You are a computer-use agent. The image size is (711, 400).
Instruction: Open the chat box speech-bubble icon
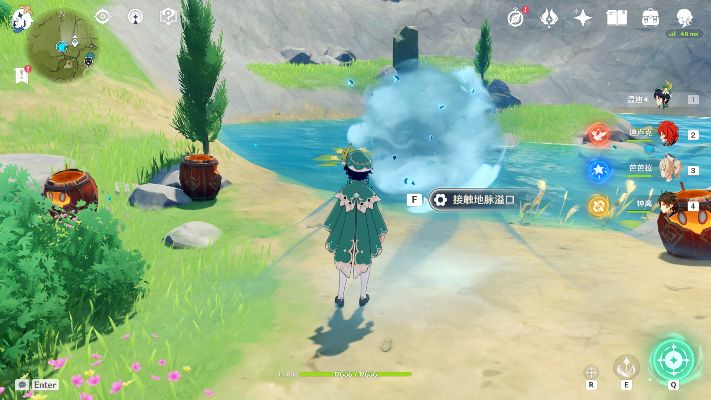point(22,384)
